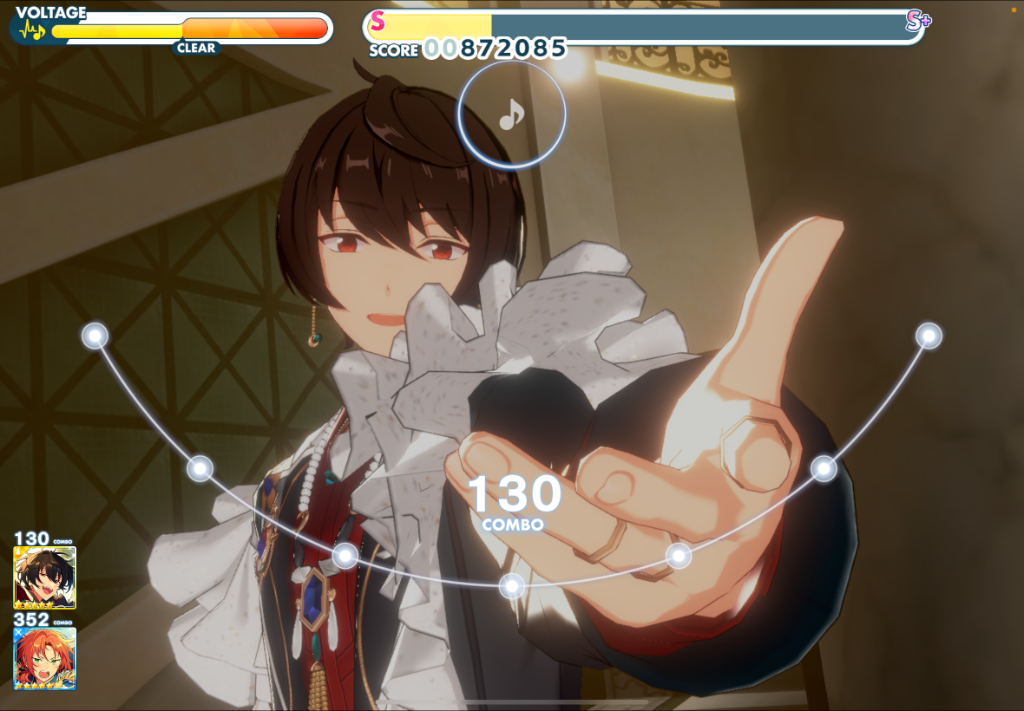Tap the center lowest circle of the arc
This screenshot has width=1024, height=711.
pos(512,585)
